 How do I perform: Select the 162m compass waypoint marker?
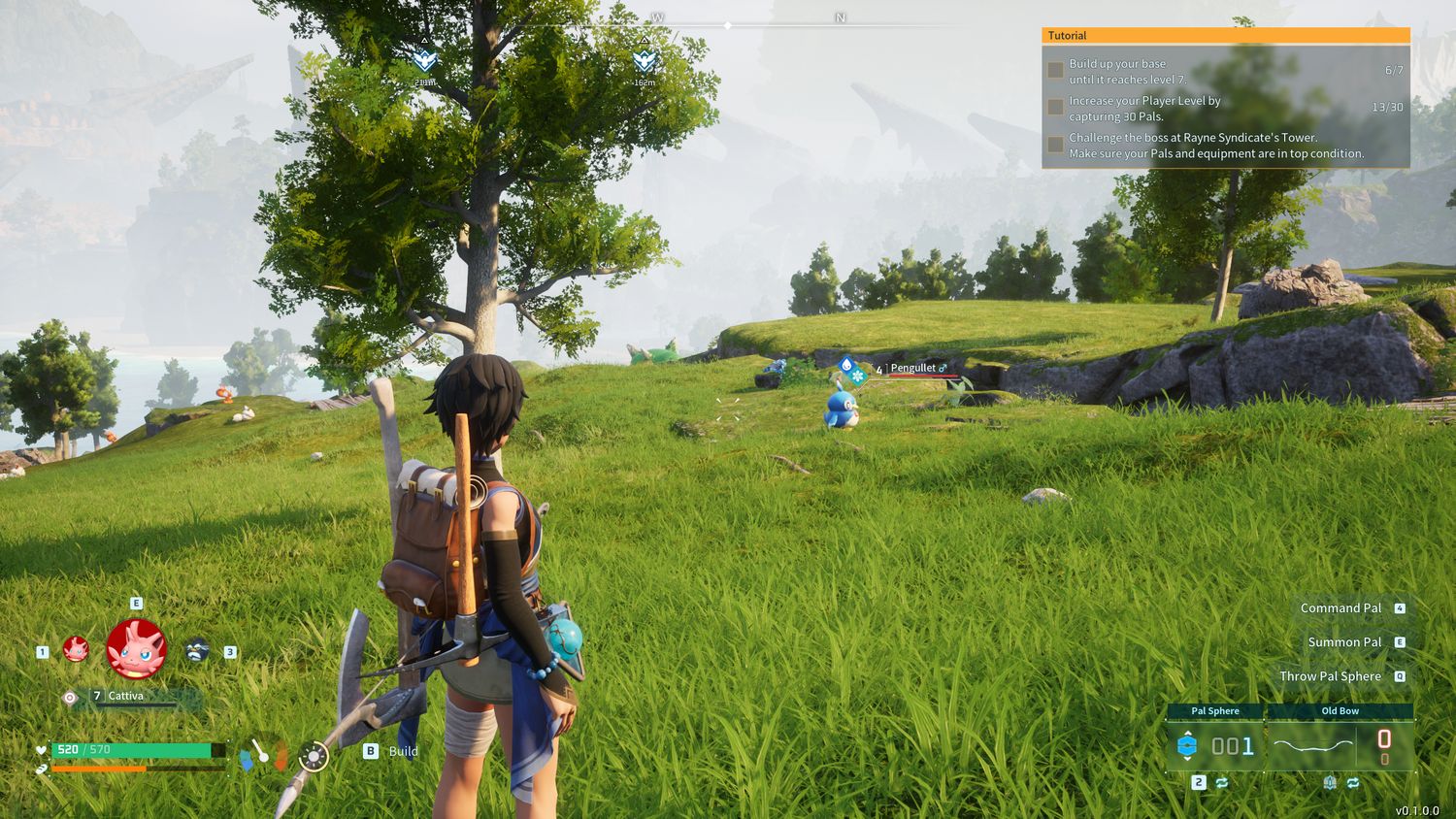pyautogui.click(x=645, y=61)
